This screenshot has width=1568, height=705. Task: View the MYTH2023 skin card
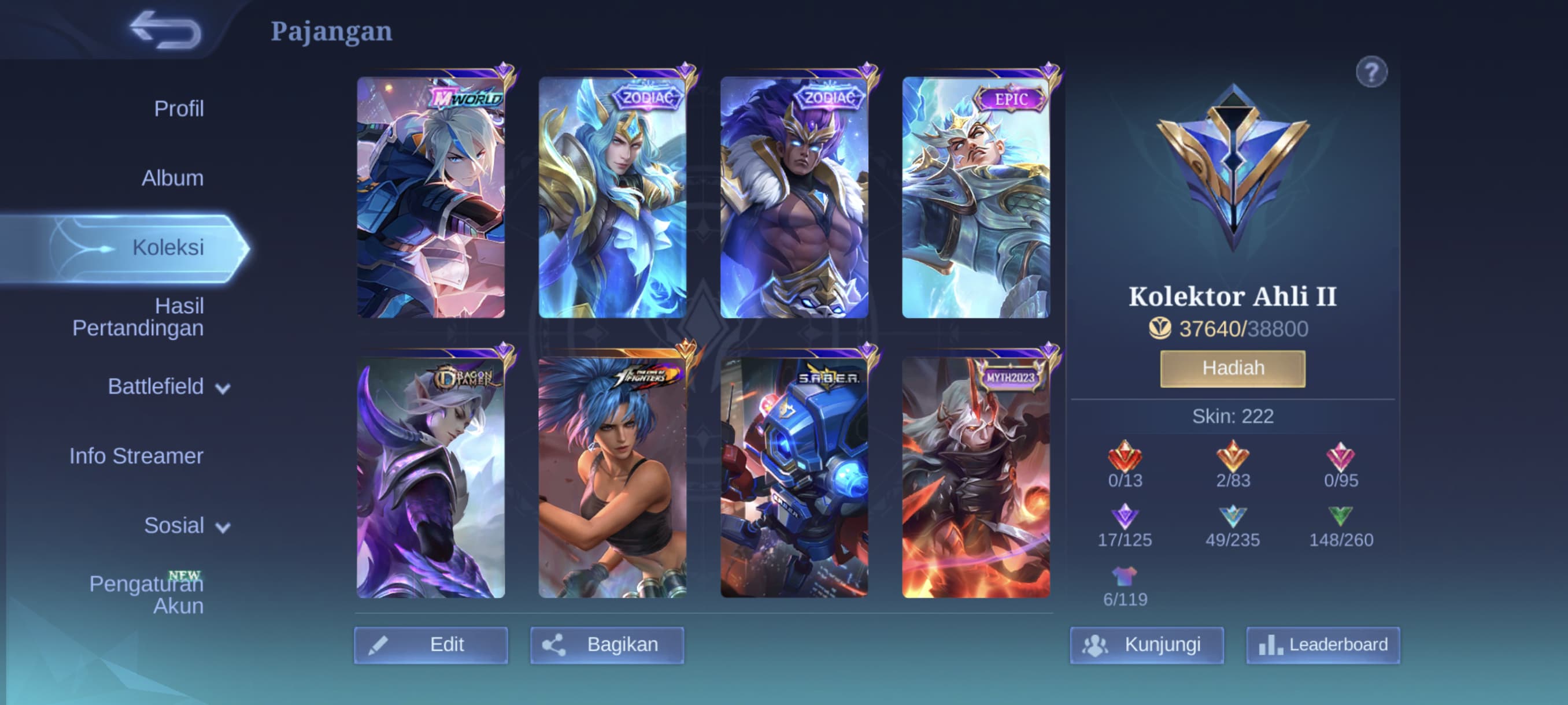click(975, 477)
